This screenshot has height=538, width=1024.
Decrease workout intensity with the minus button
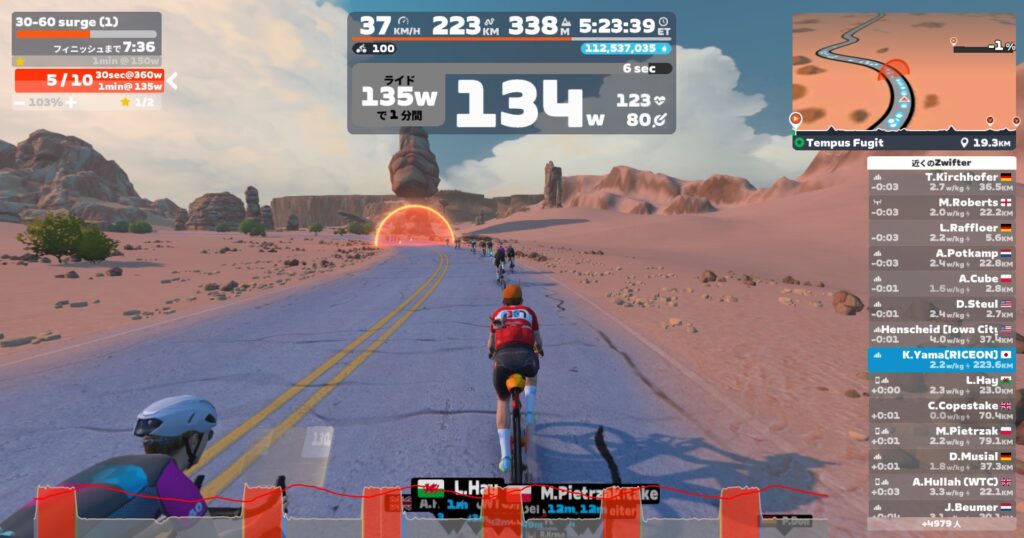pyautogui.click(x=20, y=102)
